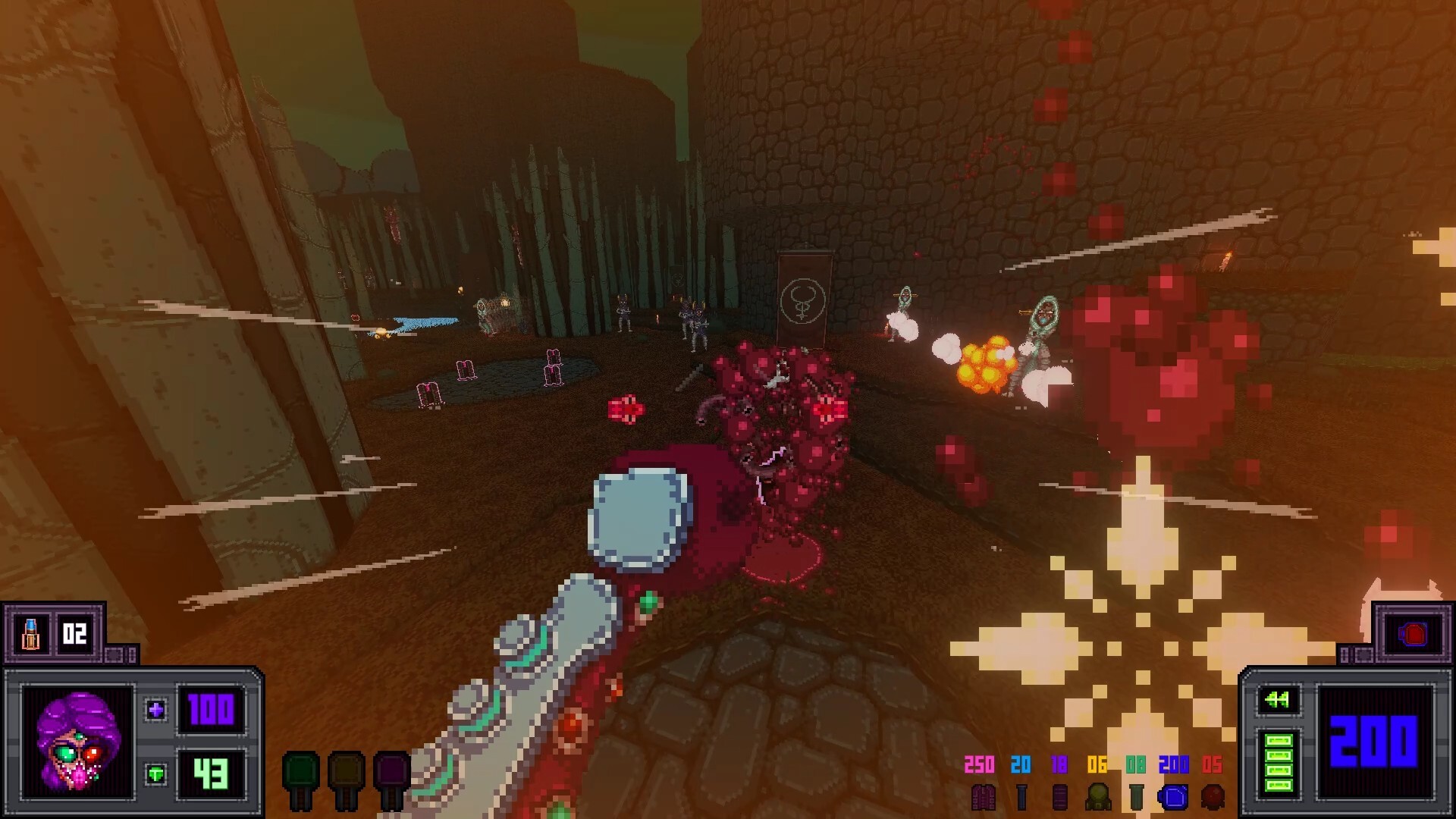The image size is (1456, 819).
Task: Click the blue bolt ammo icon under 20
Action: 1023,796
